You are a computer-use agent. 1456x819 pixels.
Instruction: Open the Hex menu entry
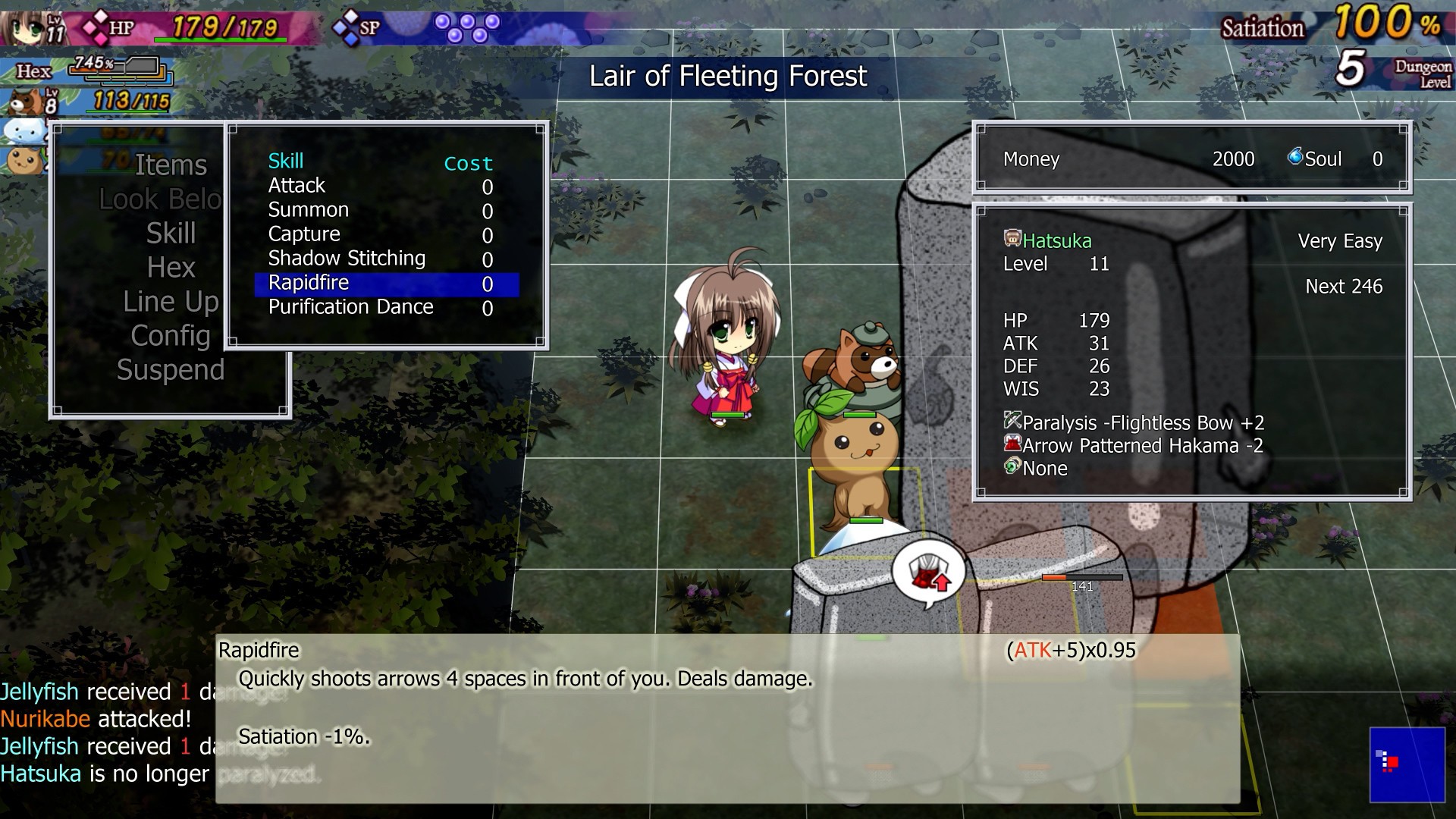click(171, 268)
